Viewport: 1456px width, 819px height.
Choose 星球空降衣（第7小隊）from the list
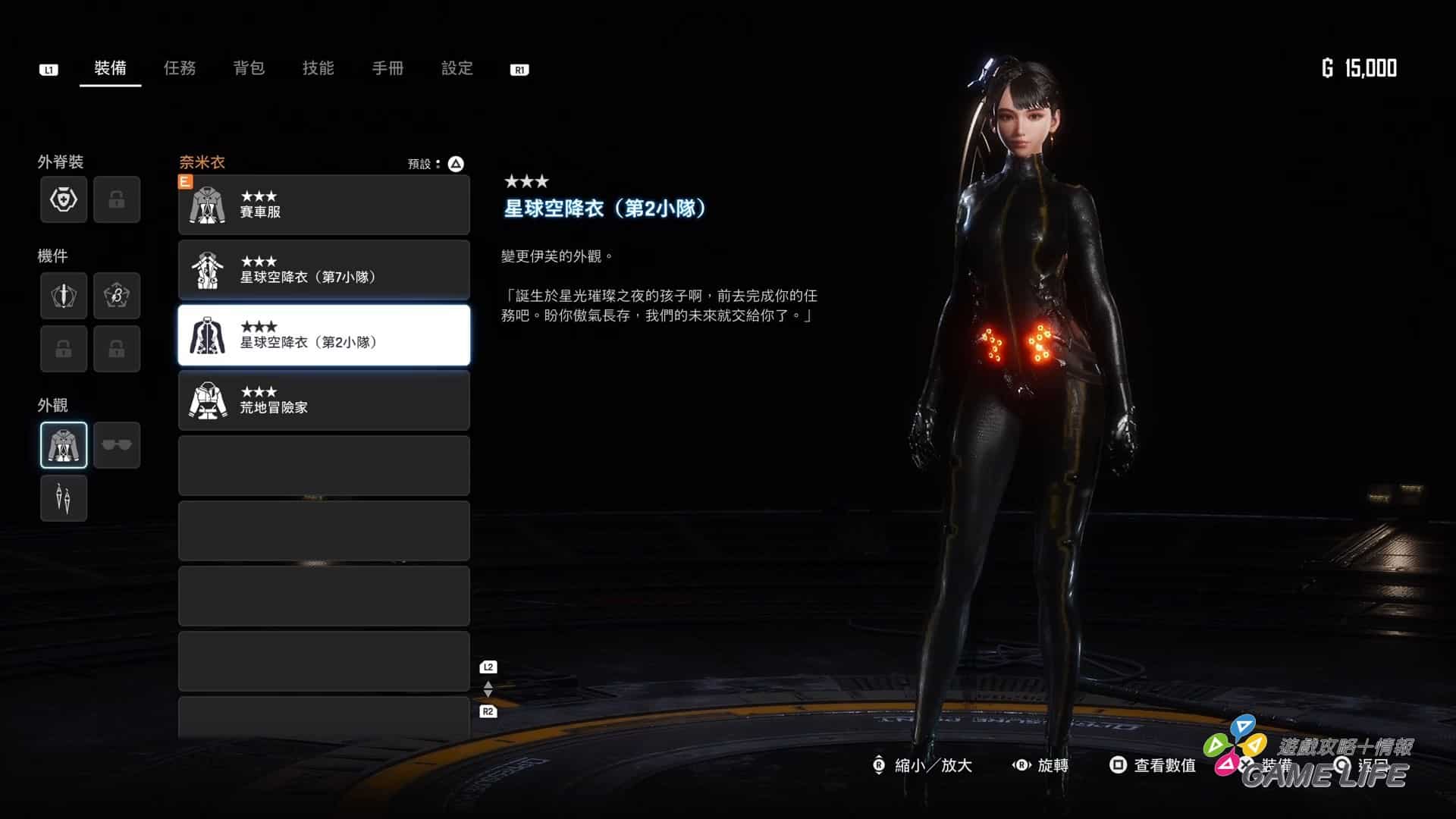coord(324,270)
